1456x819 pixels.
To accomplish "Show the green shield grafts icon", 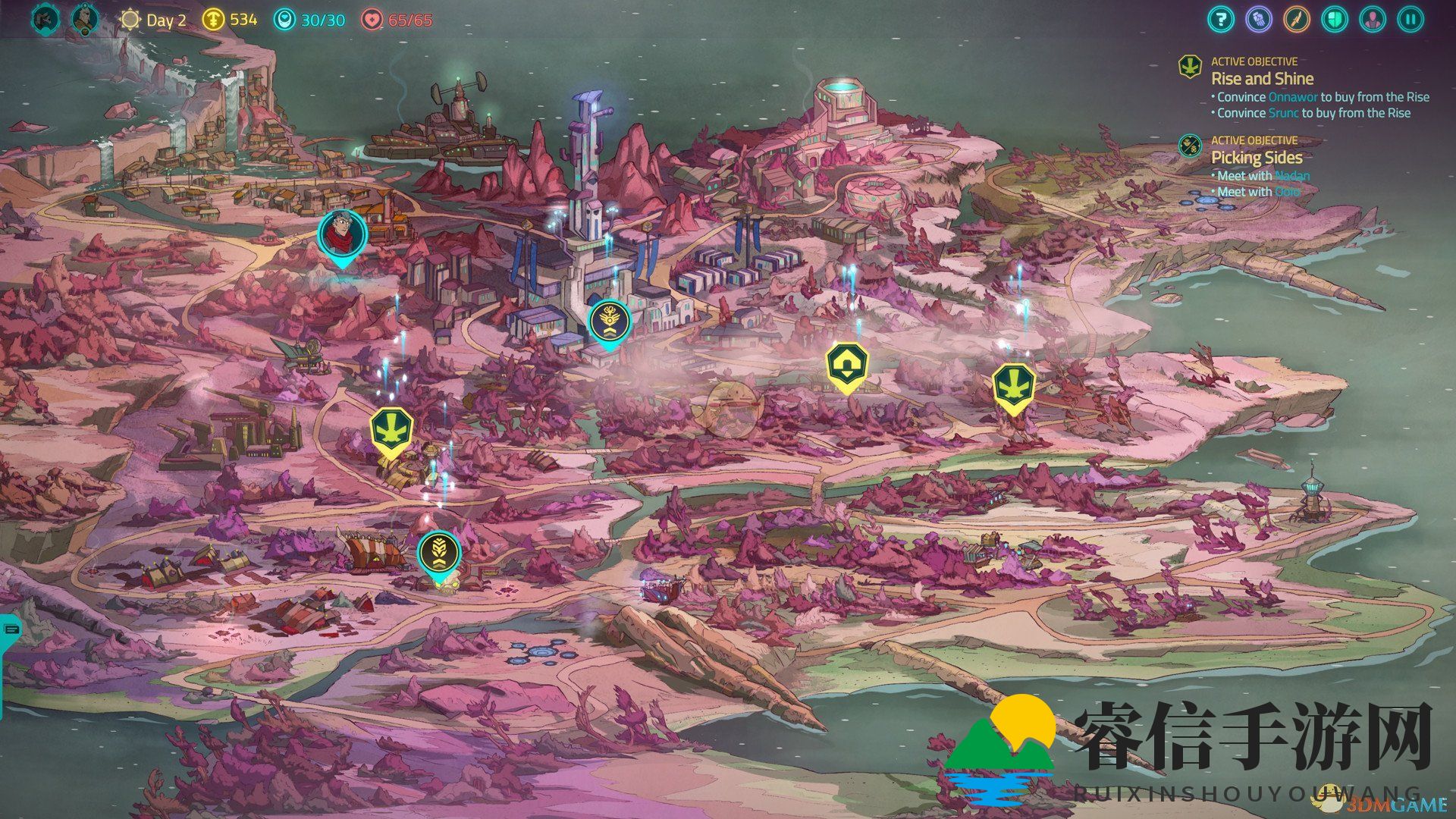I will pyautogui.click(x=1334, y=19).
